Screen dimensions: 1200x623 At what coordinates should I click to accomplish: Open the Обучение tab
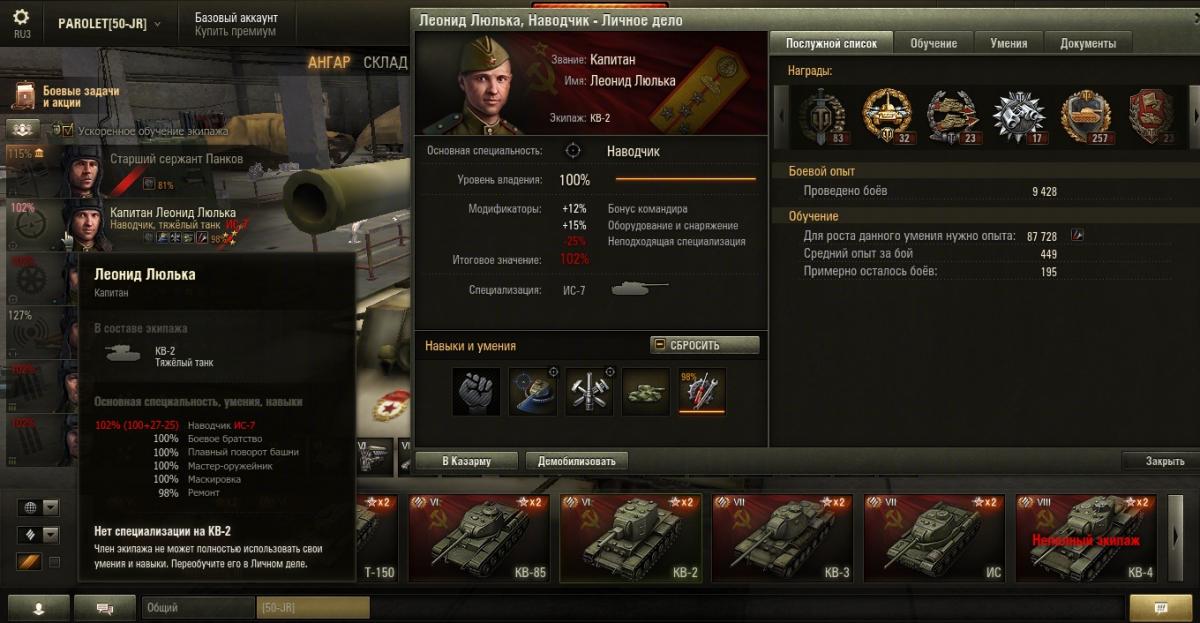(933, 43)
